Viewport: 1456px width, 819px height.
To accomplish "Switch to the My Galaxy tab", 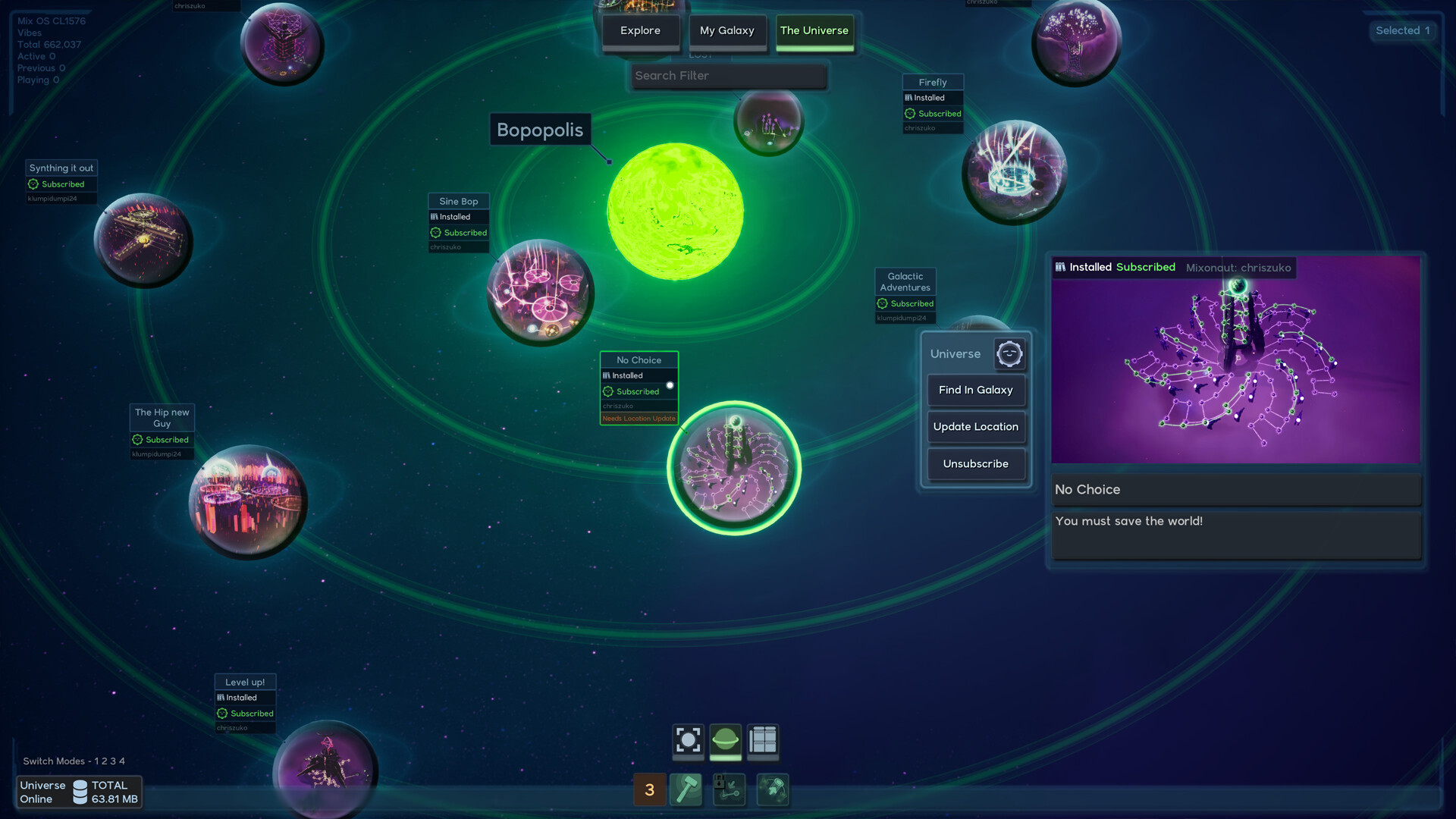I will coord(726,31).
